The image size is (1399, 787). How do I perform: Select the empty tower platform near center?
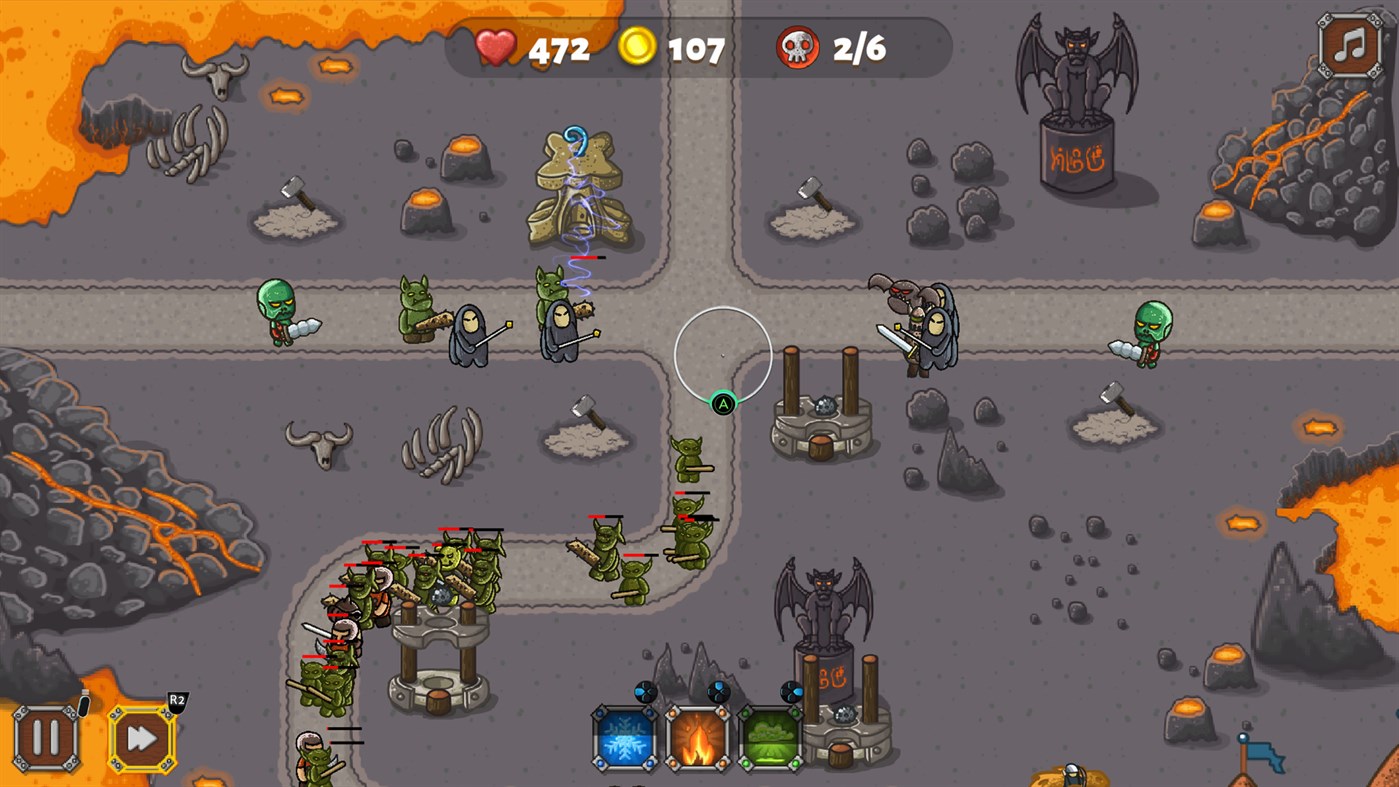coord(818,405)
